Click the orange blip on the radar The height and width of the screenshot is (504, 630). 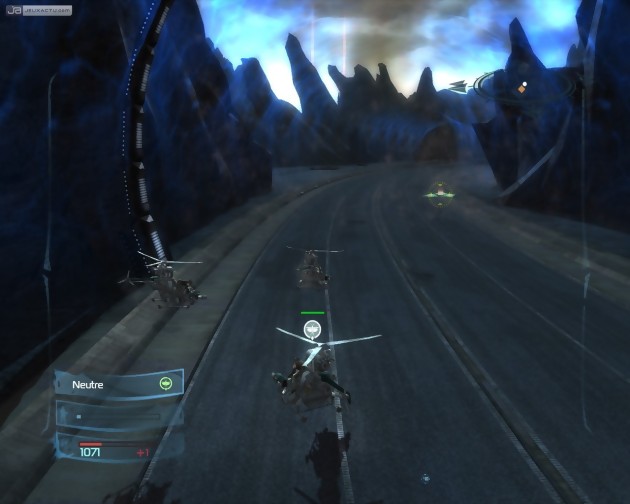pos(520,89)
